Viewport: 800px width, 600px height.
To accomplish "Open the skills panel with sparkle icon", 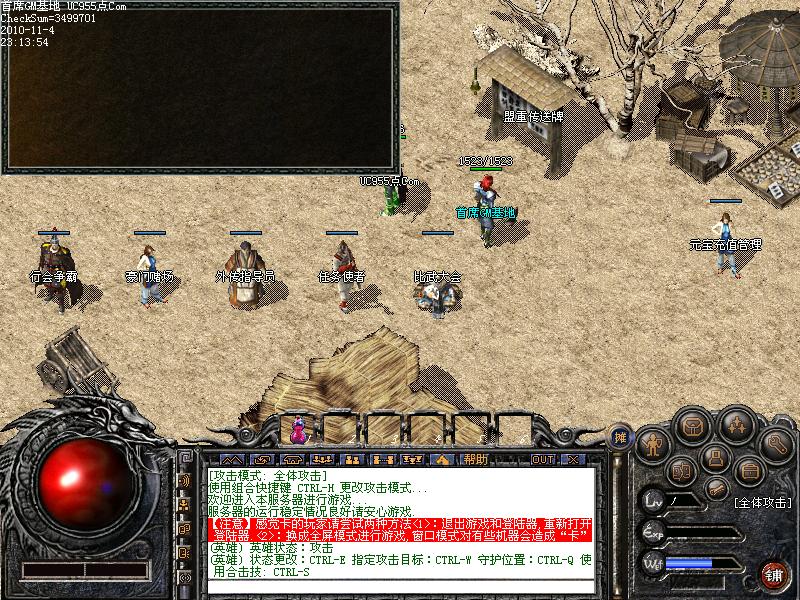I will point(735,427).
